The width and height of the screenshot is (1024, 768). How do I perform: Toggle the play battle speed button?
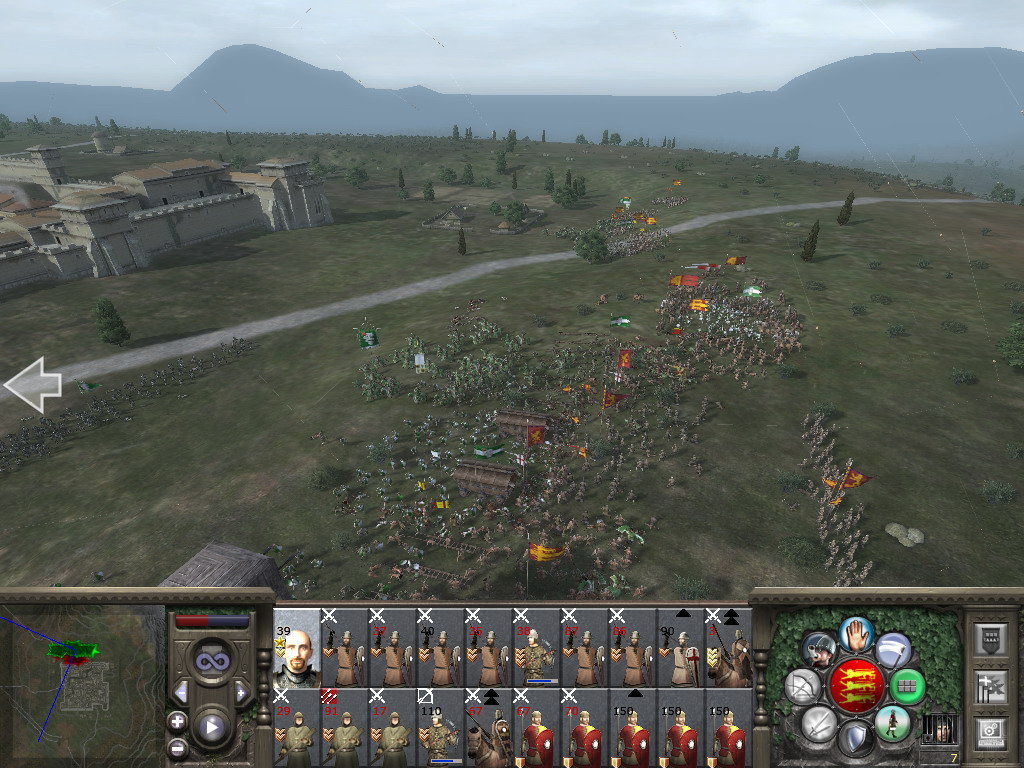click(211, 727)
